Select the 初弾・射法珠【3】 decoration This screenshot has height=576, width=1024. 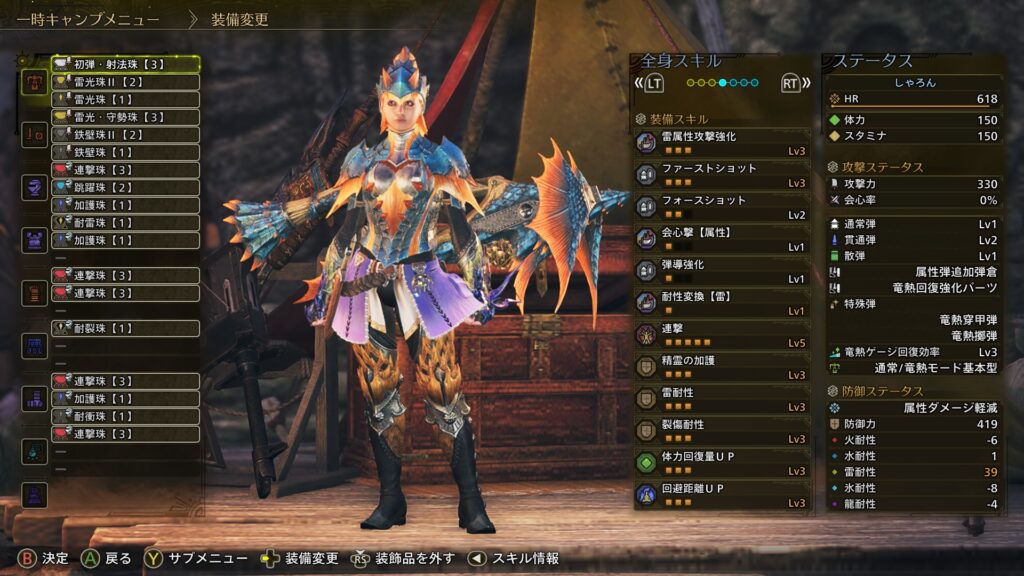125,64
